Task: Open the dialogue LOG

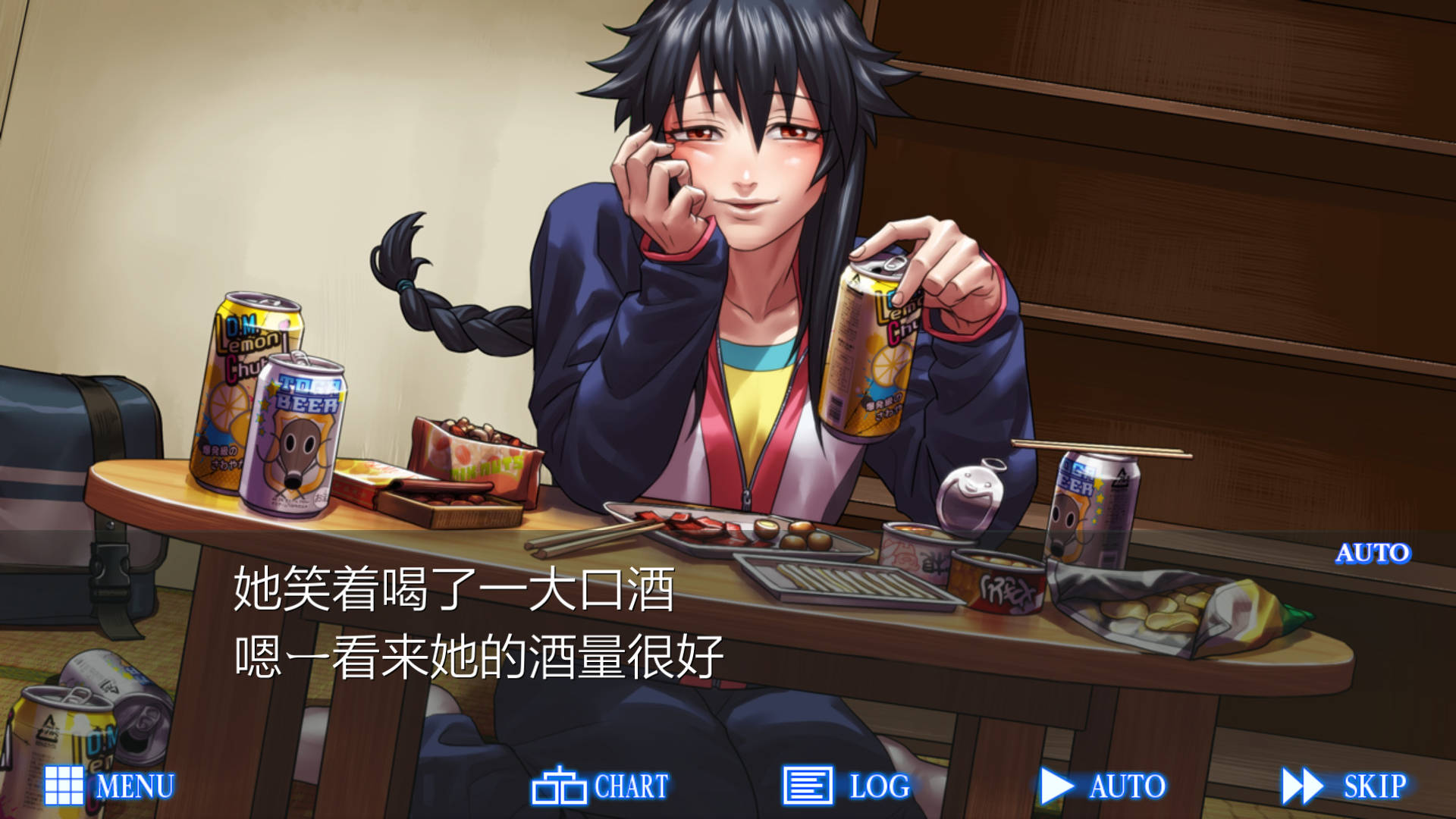Action: click(846, 786)
